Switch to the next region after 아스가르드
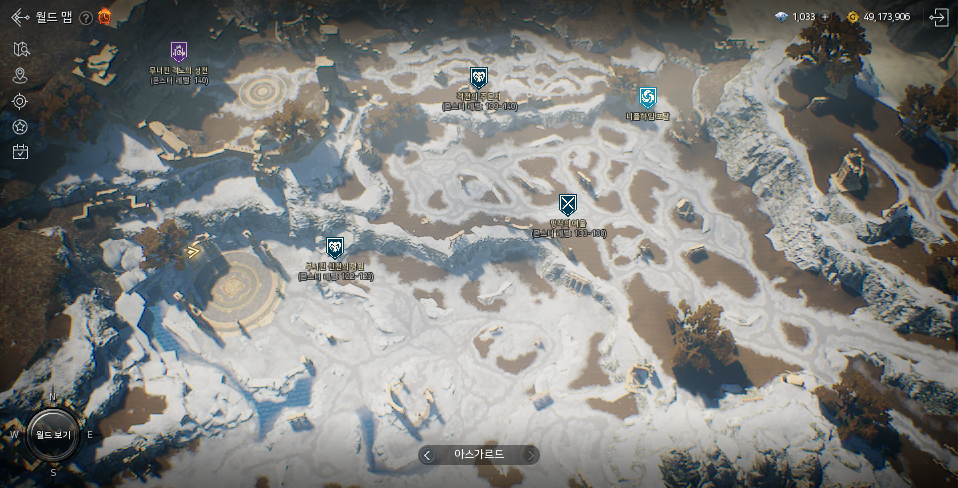The width and height of the screenshot is (958, 488). (x=531, y=455)
